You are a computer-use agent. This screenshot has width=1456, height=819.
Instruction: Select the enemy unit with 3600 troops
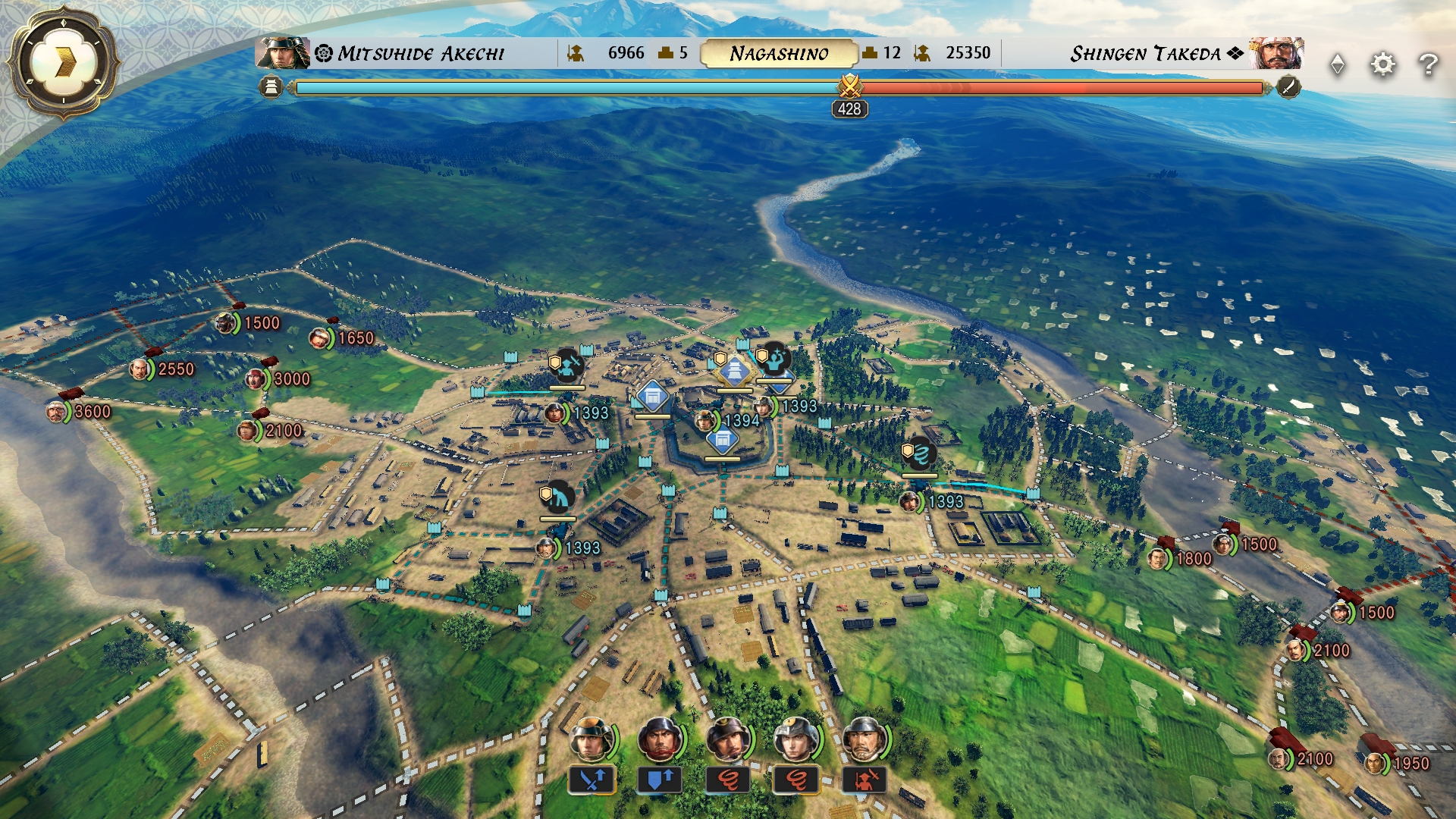click(58, 412)
